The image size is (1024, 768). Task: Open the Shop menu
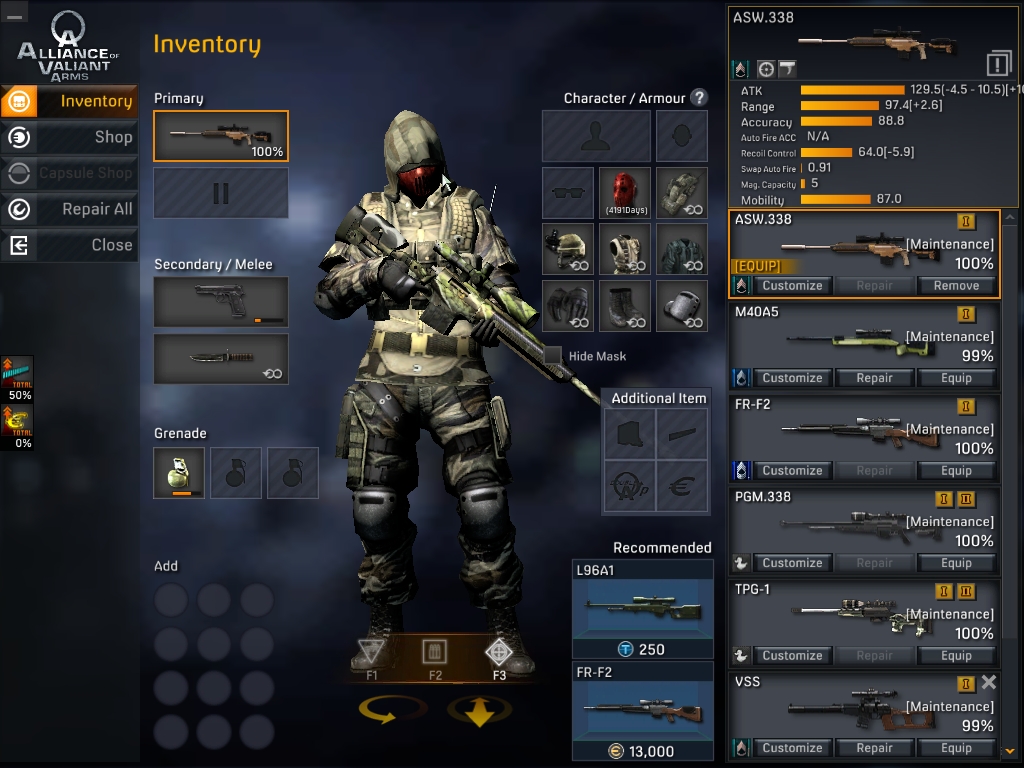pos(70,137)
